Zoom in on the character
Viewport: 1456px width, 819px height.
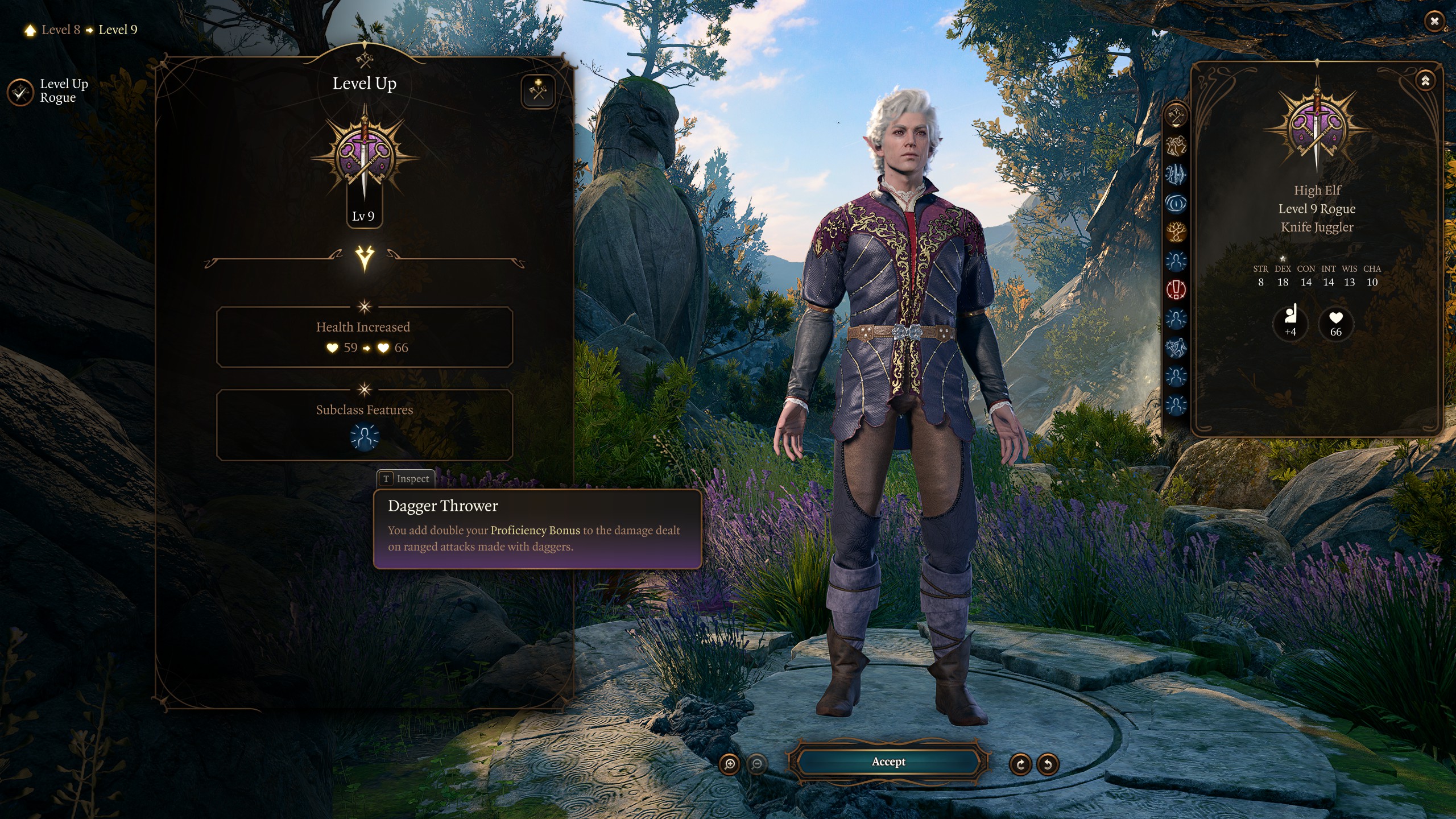point(730,764)
